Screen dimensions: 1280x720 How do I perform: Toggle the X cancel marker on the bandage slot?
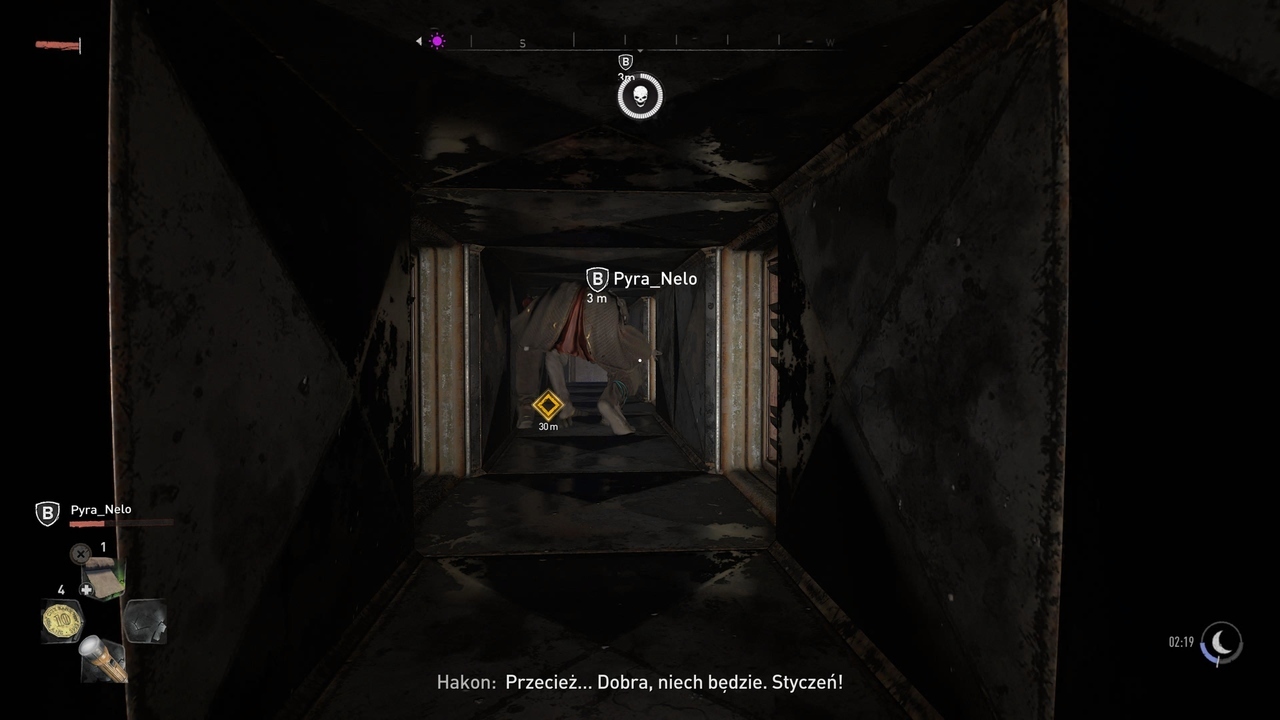click(80, 553)
